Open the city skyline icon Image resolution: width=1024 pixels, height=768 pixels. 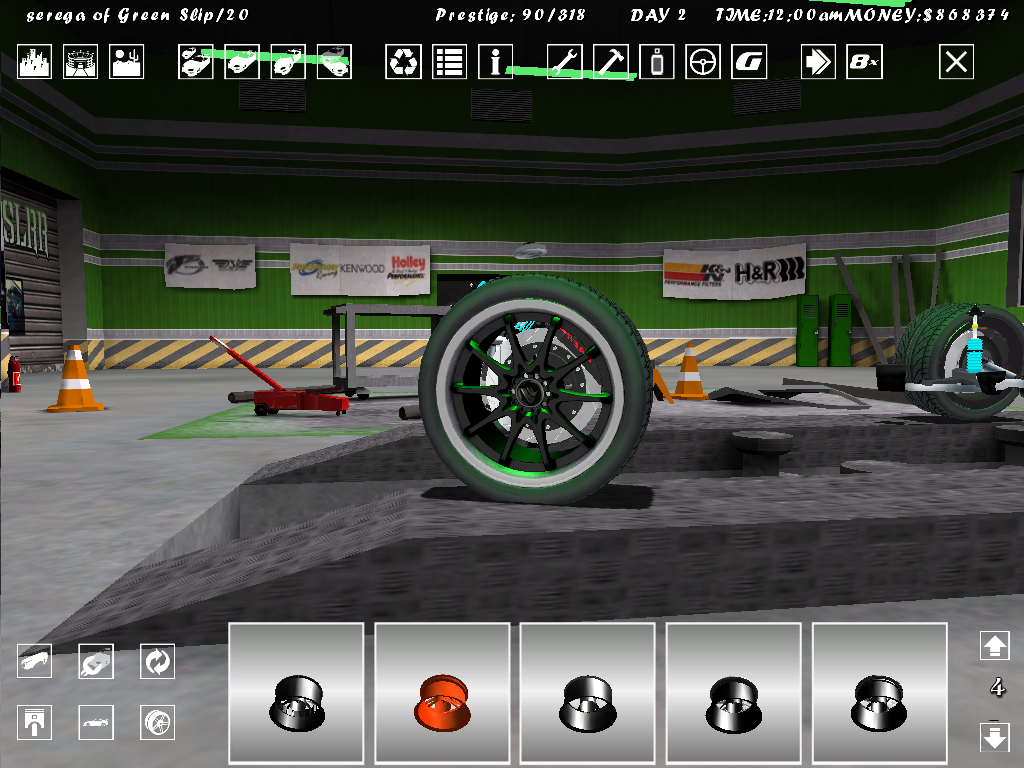pos(35,62)
